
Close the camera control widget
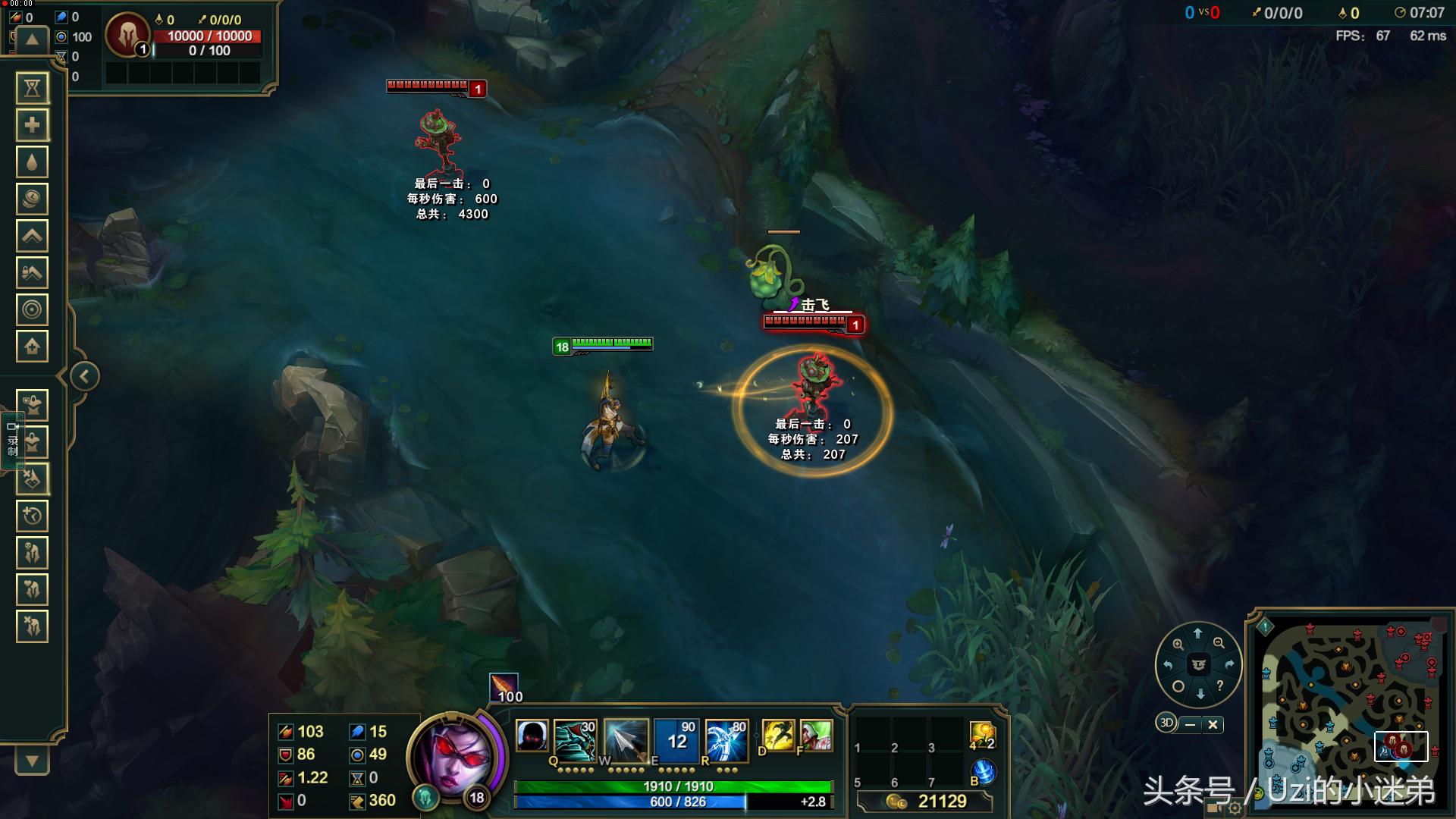click(1213, 725)
